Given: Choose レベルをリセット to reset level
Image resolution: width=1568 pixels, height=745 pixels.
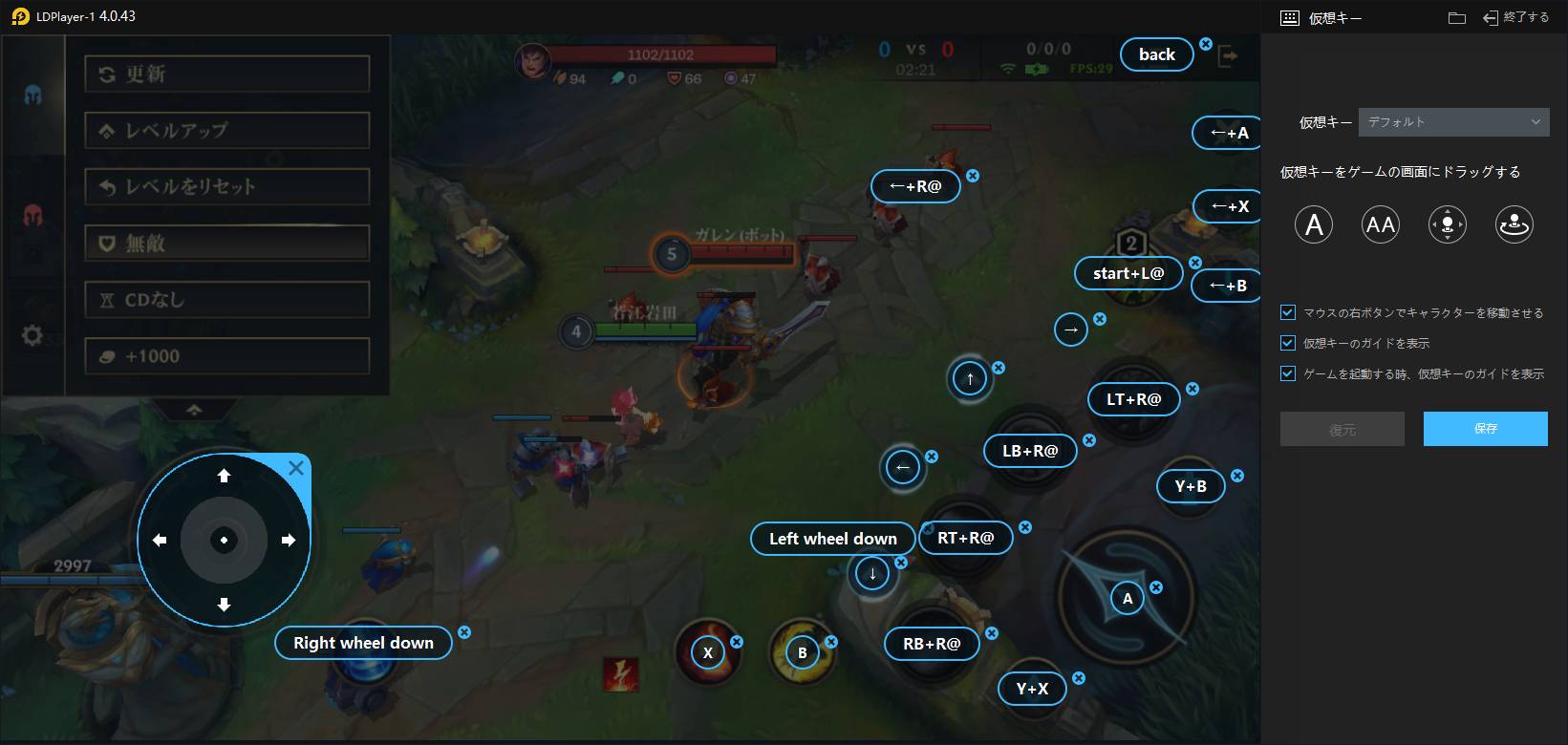Looking at the screenshot, I should 226,186.
